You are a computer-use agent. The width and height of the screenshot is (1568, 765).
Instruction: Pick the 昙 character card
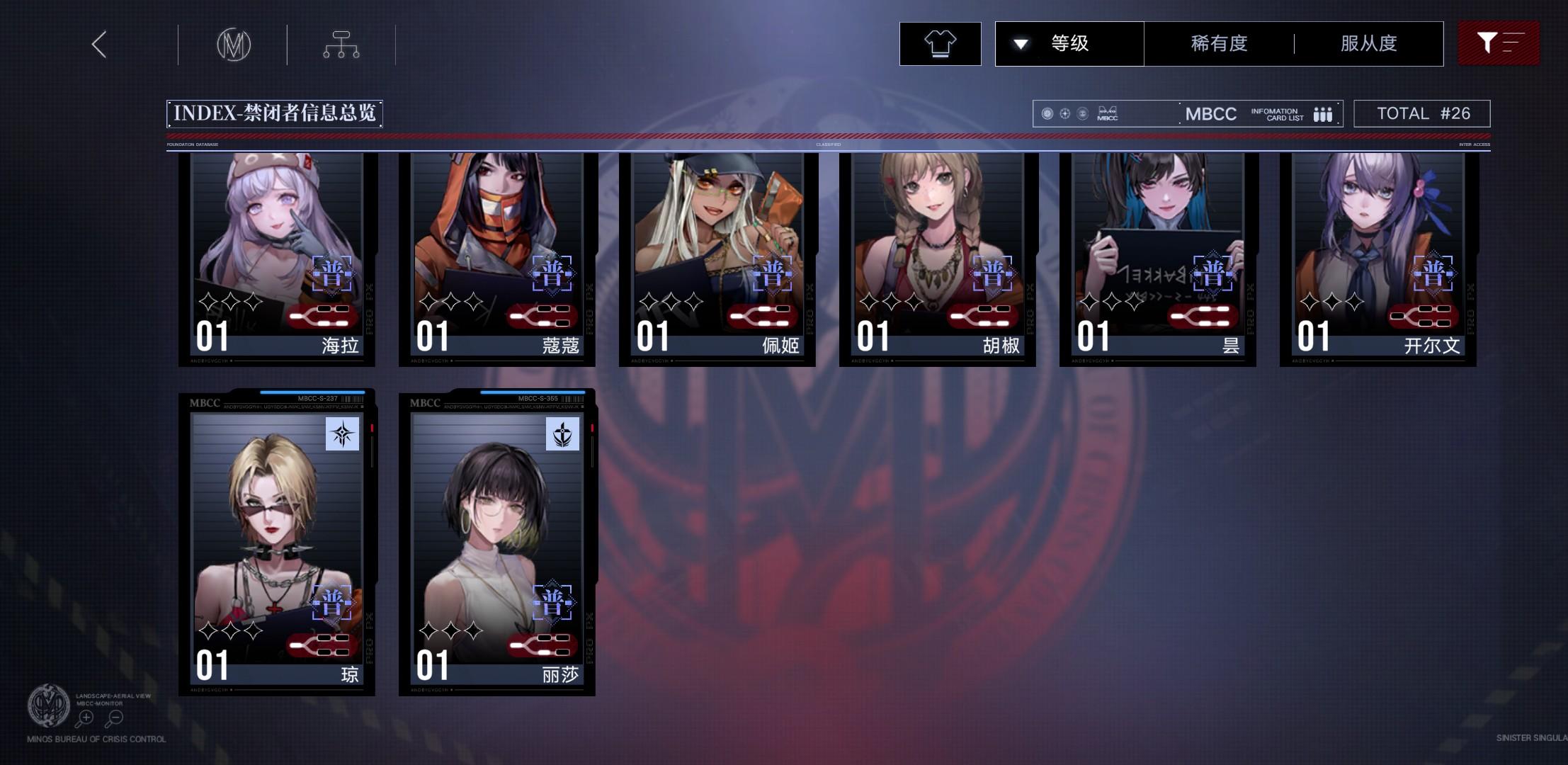pos(1158,259)
